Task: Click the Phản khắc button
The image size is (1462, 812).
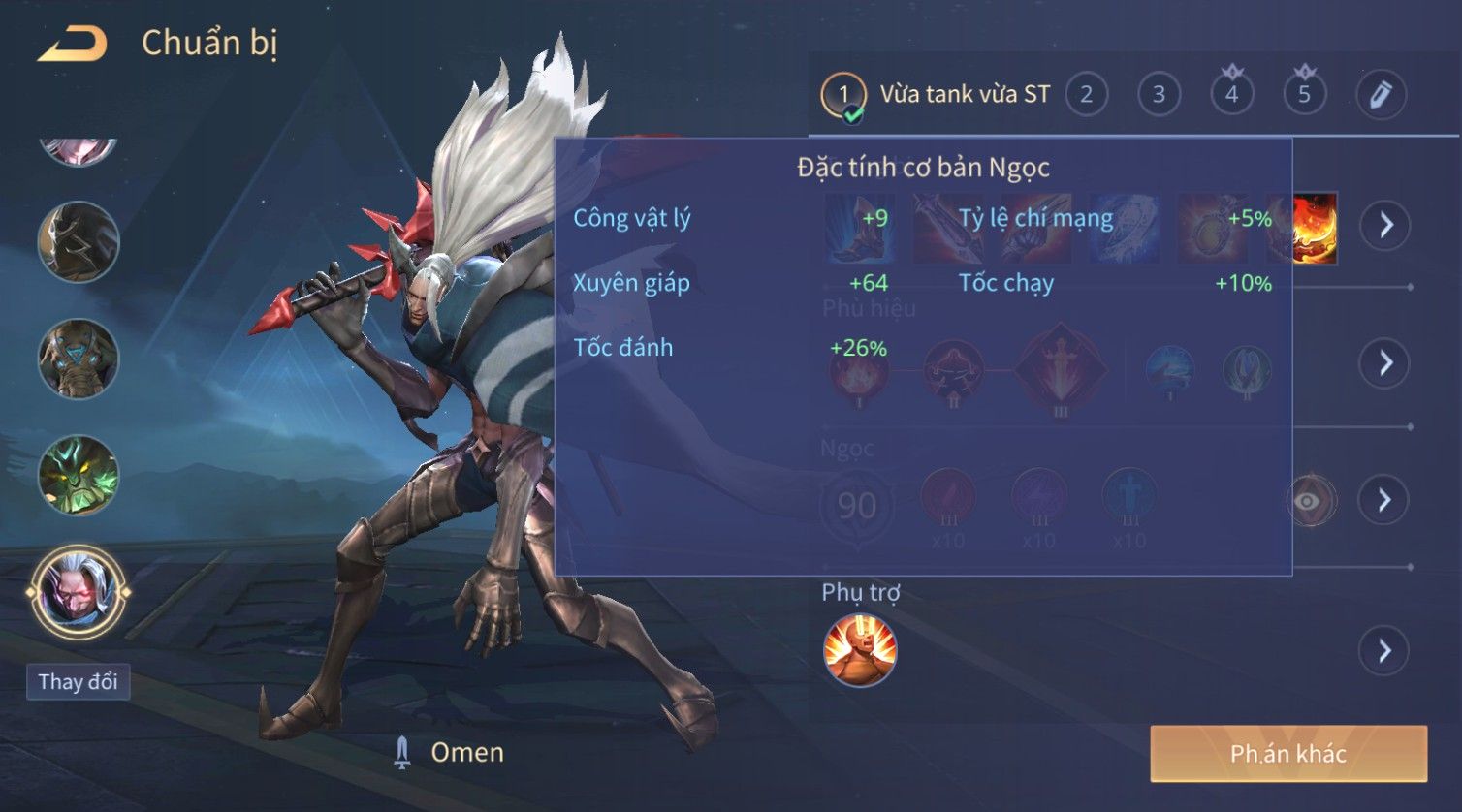Action: [x=1287, y=753]
